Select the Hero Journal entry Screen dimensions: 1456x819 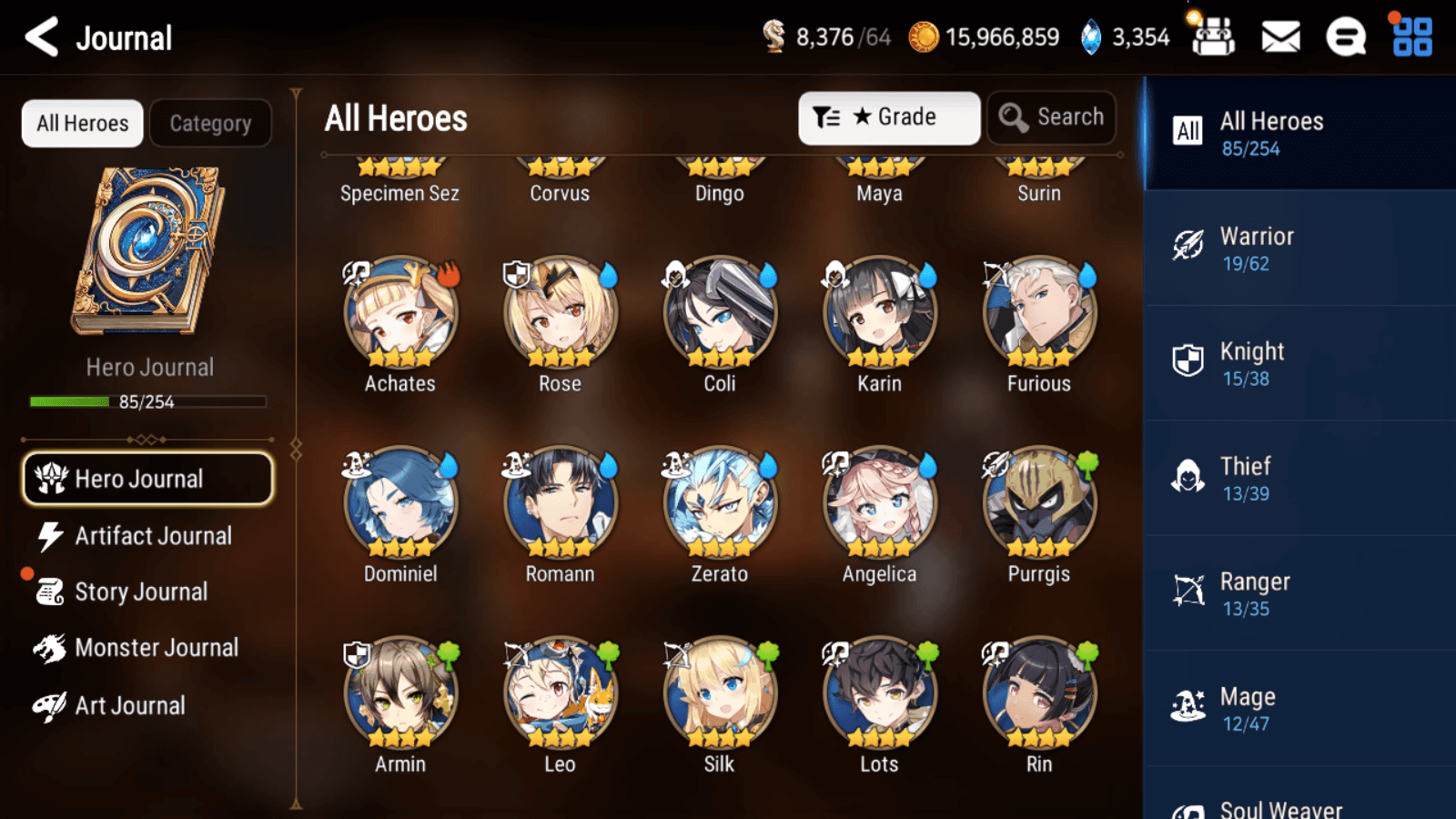point(147,479)
